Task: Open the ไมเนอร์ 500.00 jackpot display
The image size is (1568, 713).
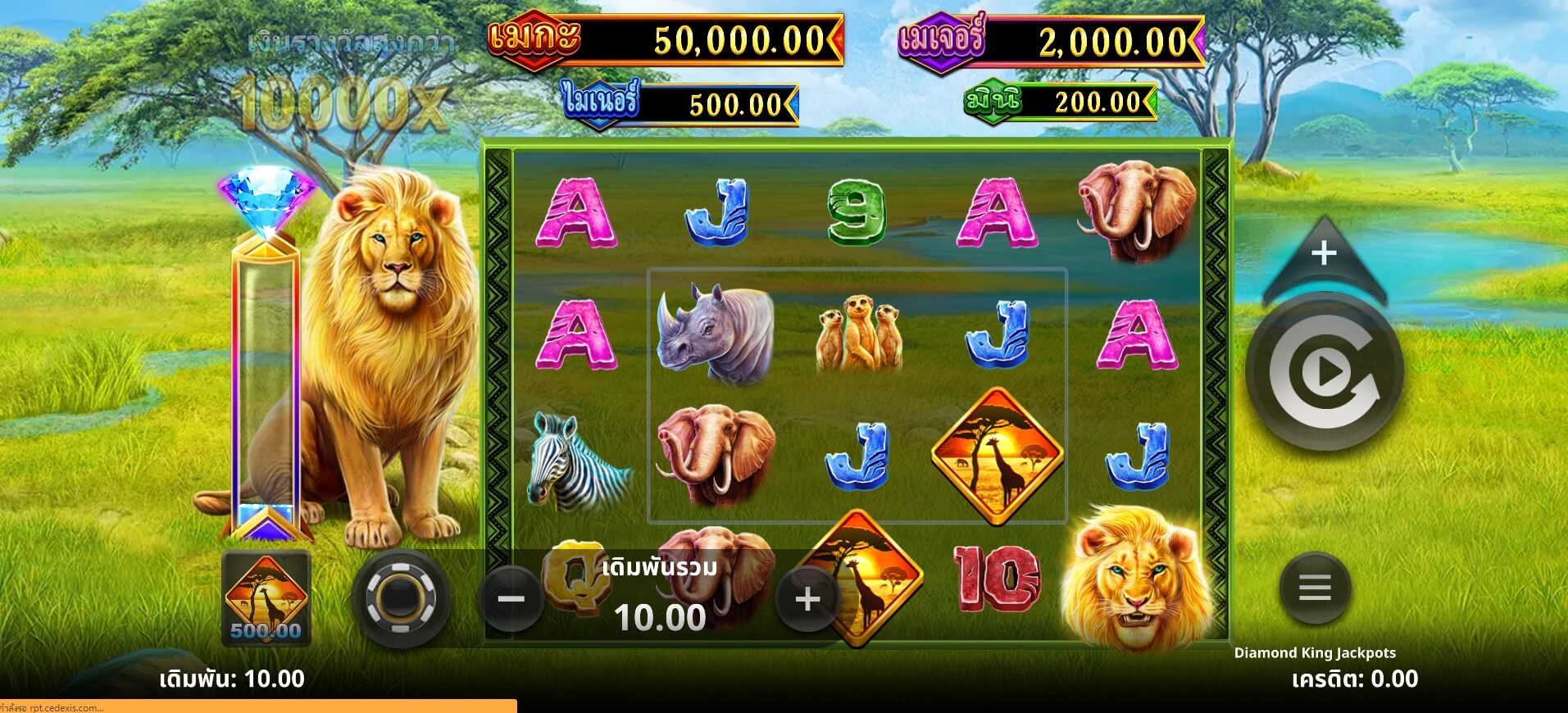Action: coord(680,103)
